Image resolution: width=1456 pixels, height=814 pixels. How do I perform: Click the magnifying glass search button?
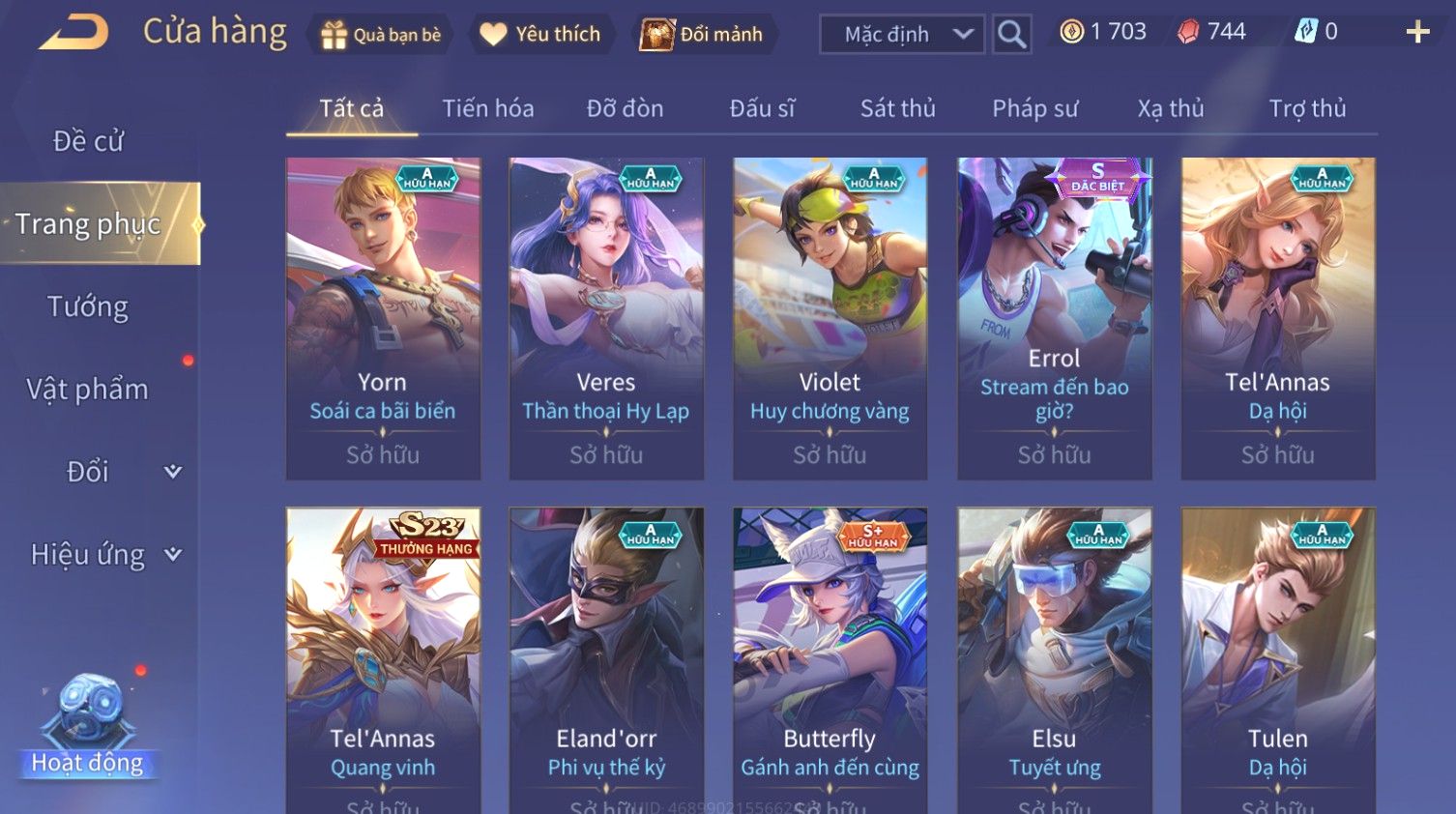1011,35
